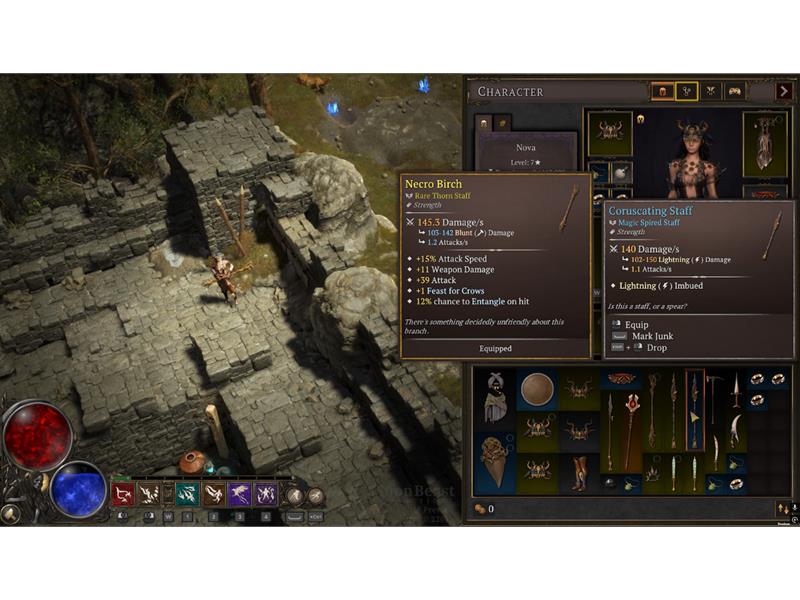Select the curved blade in inventory
Viewport: 800px width, 600px height.
click(735, 431)
